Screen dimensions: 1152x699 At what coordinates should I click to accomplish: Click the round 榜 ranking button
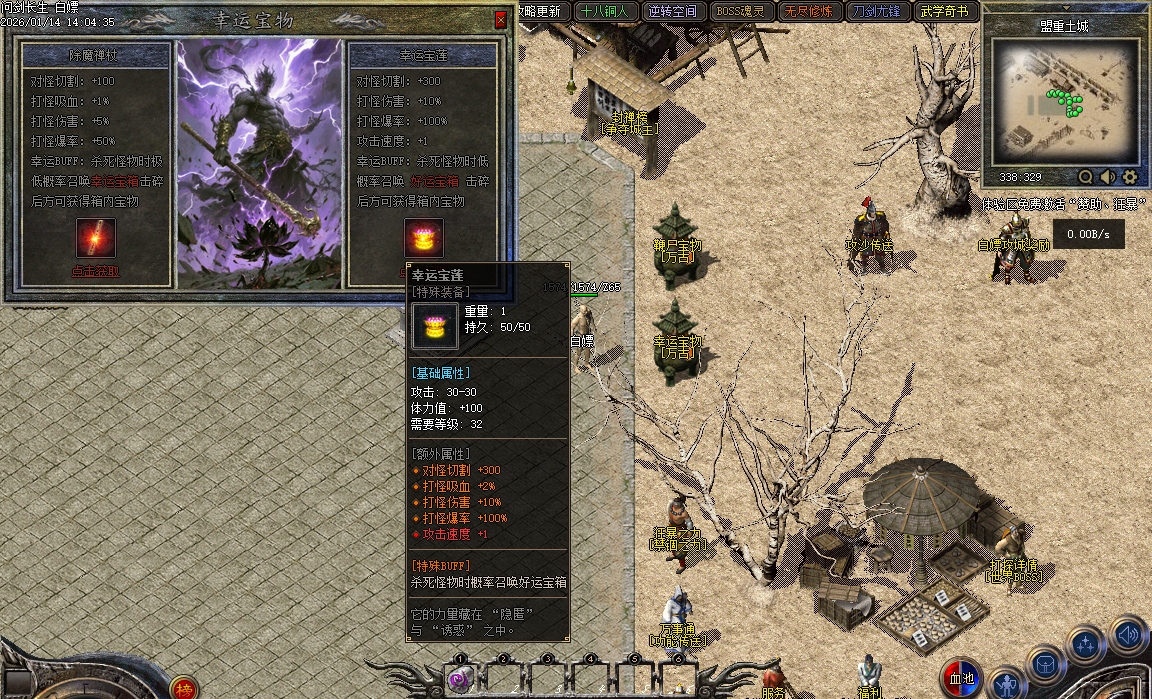pyautogui.click(x=183, y=688)
